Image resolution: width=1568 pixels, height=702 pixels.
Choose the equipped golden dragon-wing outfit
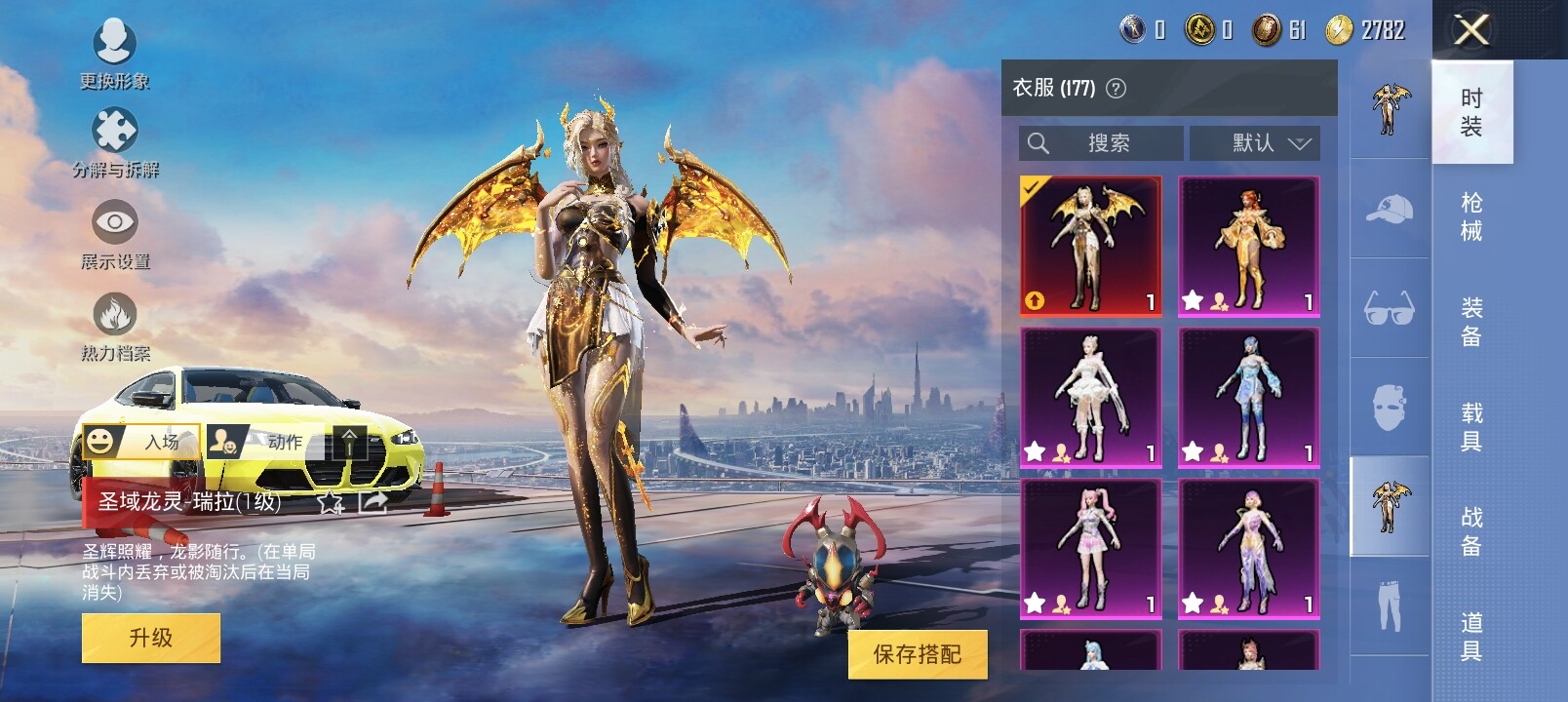1091,246
